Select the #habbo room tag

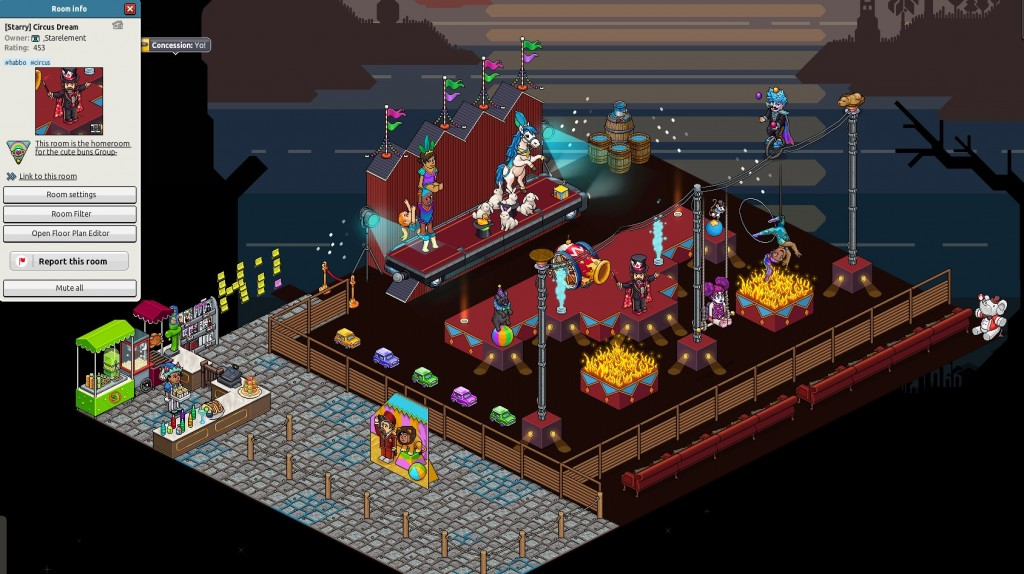tap(15, 62)
